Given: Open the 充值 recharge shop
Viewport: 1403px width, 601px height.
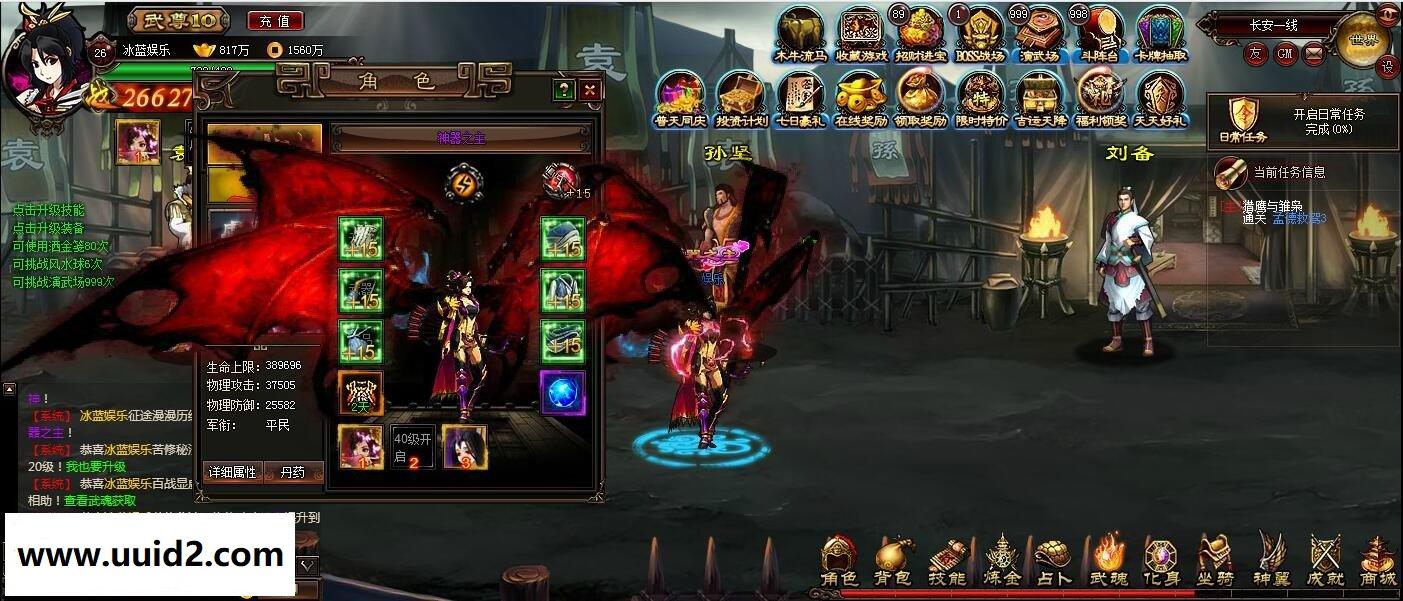Looking at the screenshot, I should click(273, 20).
